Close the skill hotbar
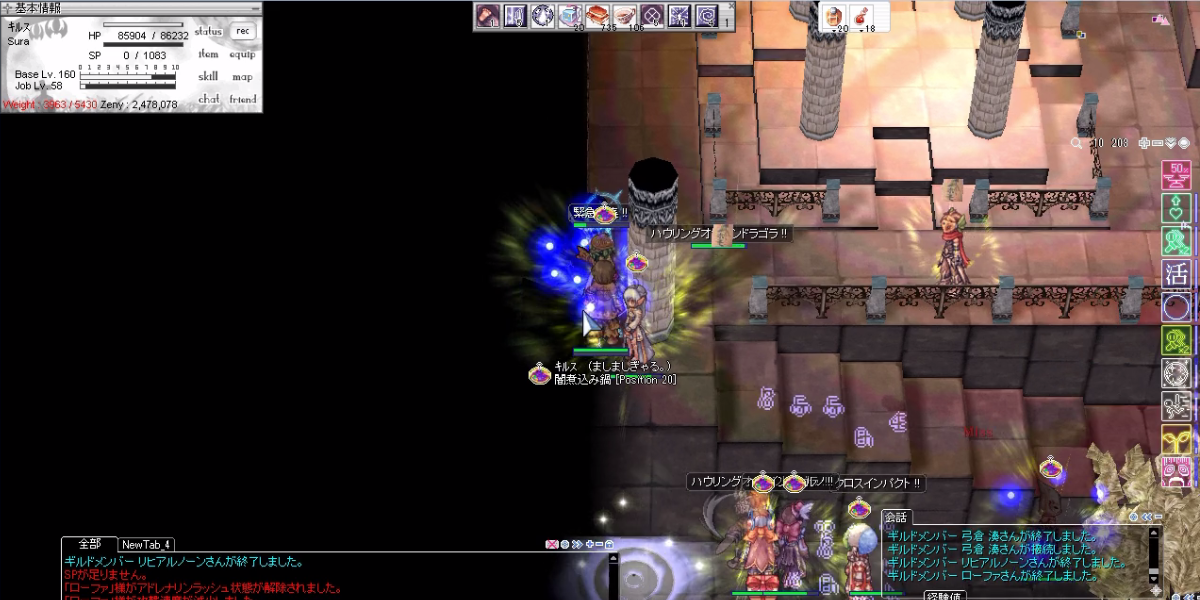The height and width of the screenshot is (600, 1200). click(729, 6)
